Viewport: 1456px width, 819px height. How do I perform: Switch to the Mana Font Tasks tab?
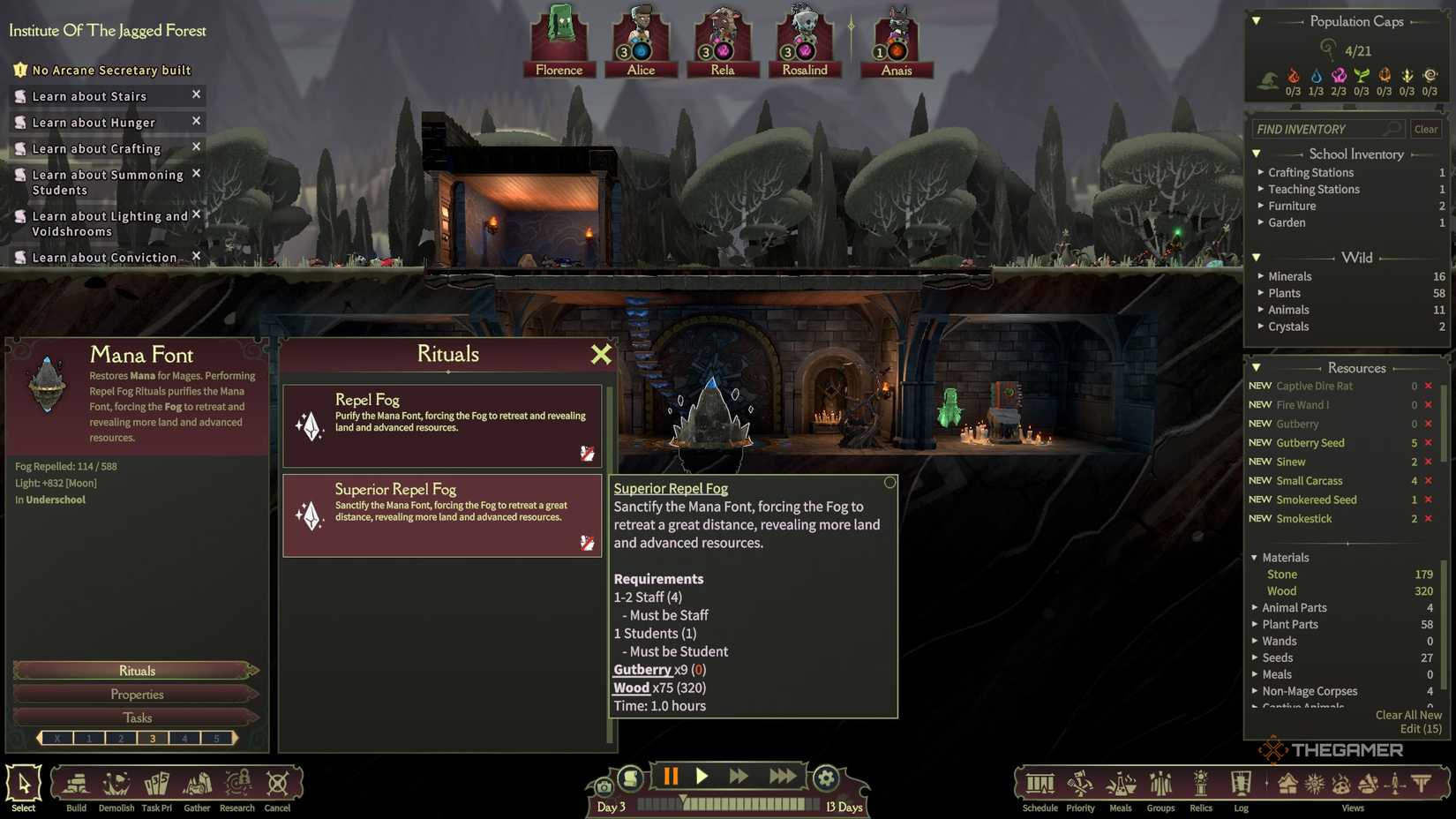tap(137, 718)
